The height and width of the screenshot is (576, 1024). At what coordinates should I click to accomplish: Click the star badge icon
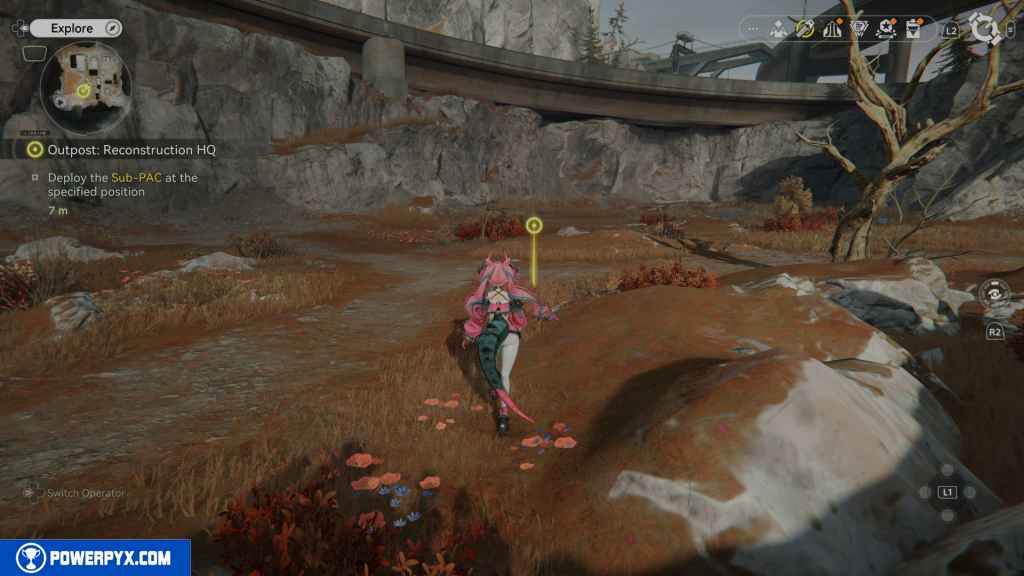point(886,29)
